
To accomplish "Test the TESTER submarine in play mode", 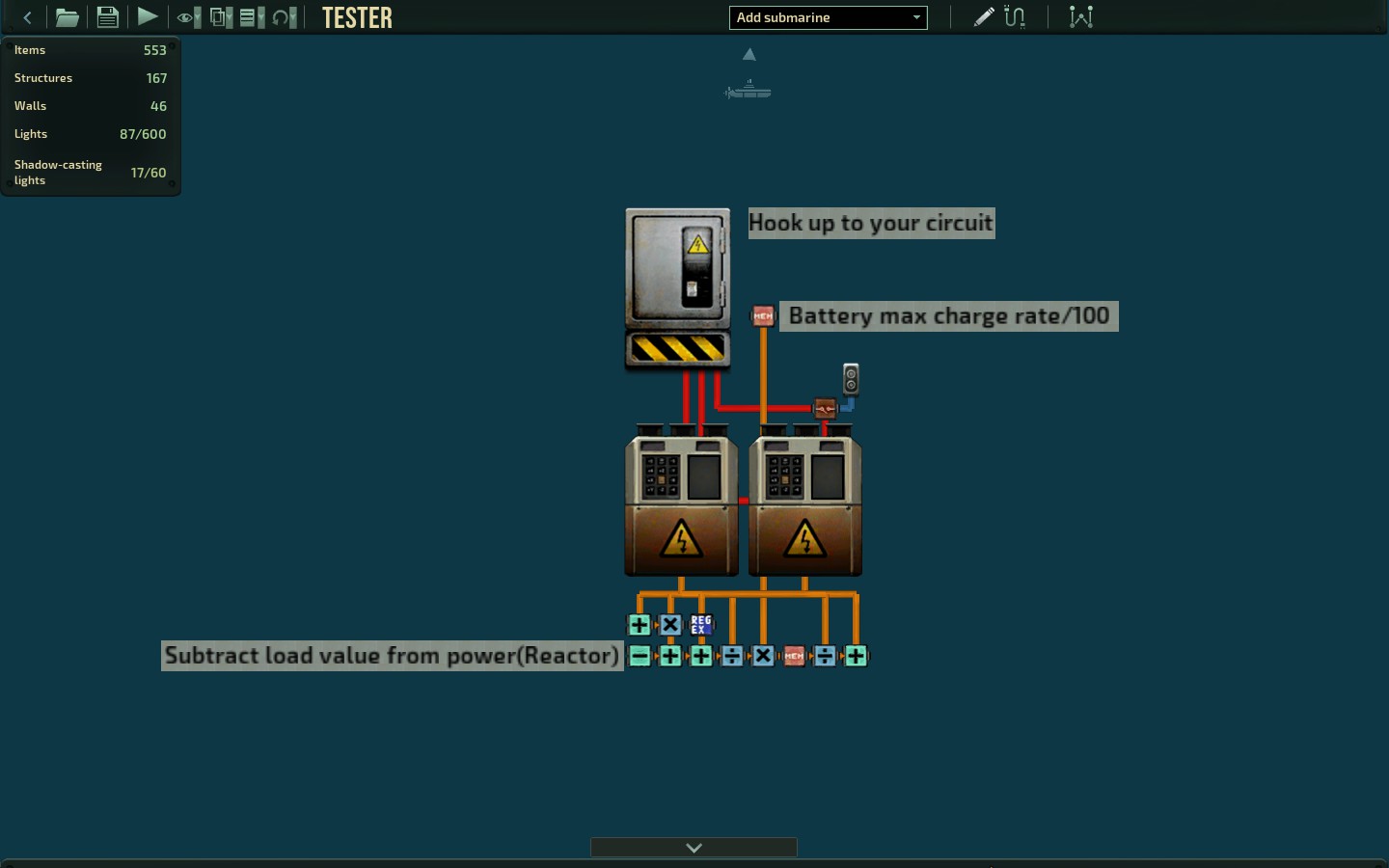I will [147, 16].
